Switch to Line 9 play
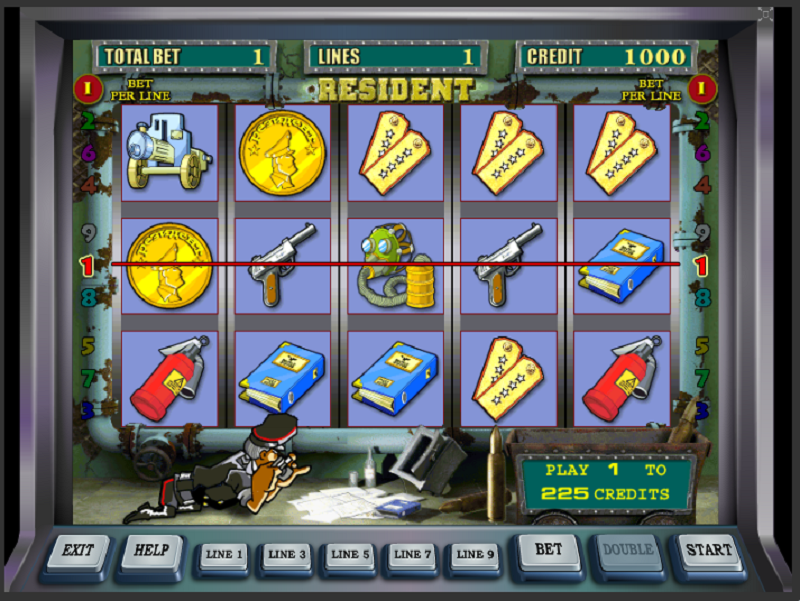Image resolution: width=800 pixels, height=601 pixels. coord(475,554)
